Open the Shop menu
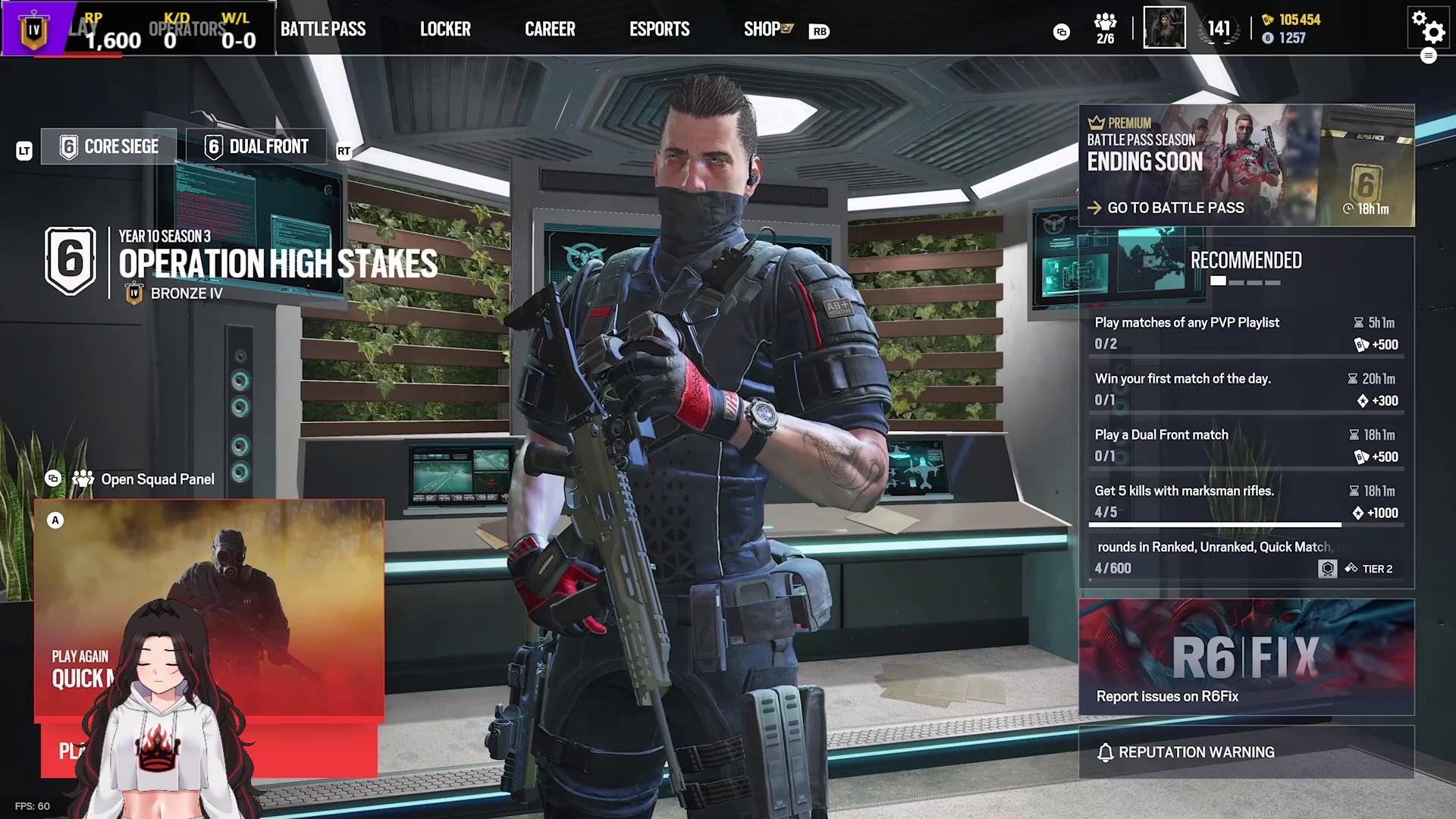 [x=762, y=30]
